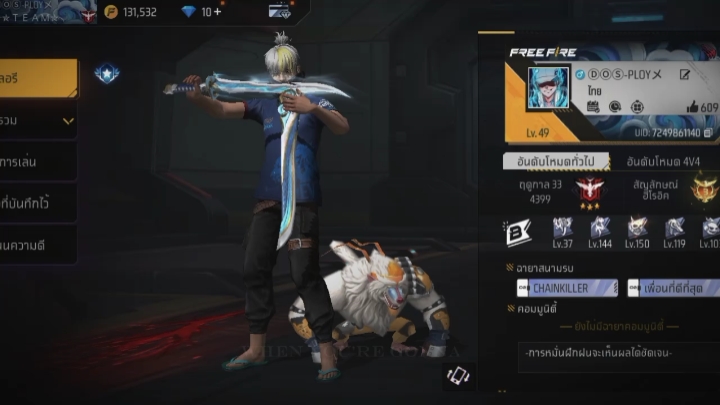Screen dimensions: 720x405
Task: Open the Lv.144 weapon mastery icon
Action: (x=600, y=231)
